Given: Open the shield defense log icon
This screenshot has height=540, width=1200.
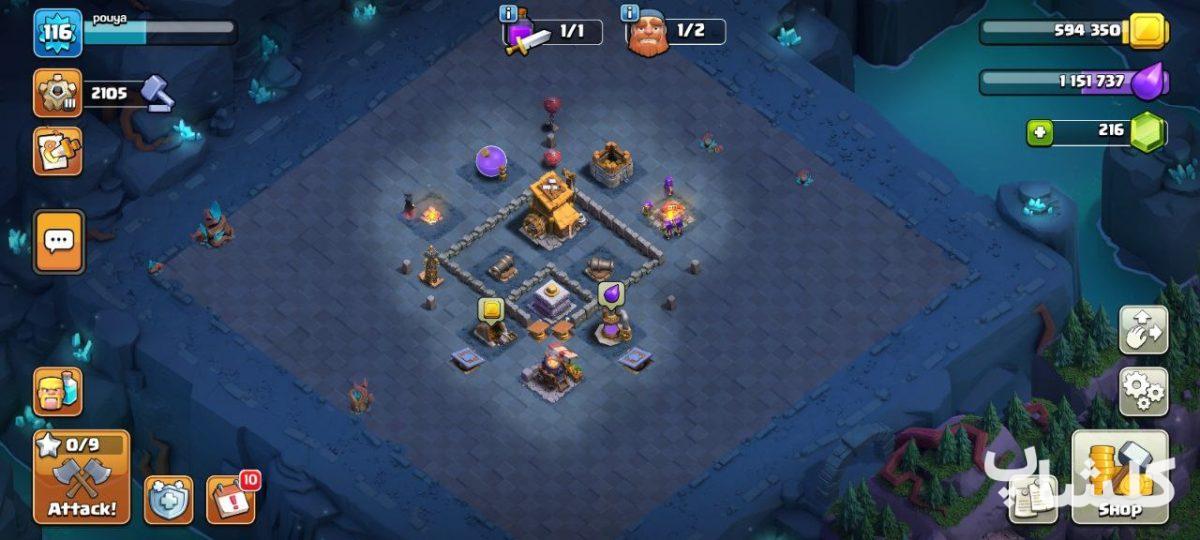Looking at the screenshot, I should 168,499.
